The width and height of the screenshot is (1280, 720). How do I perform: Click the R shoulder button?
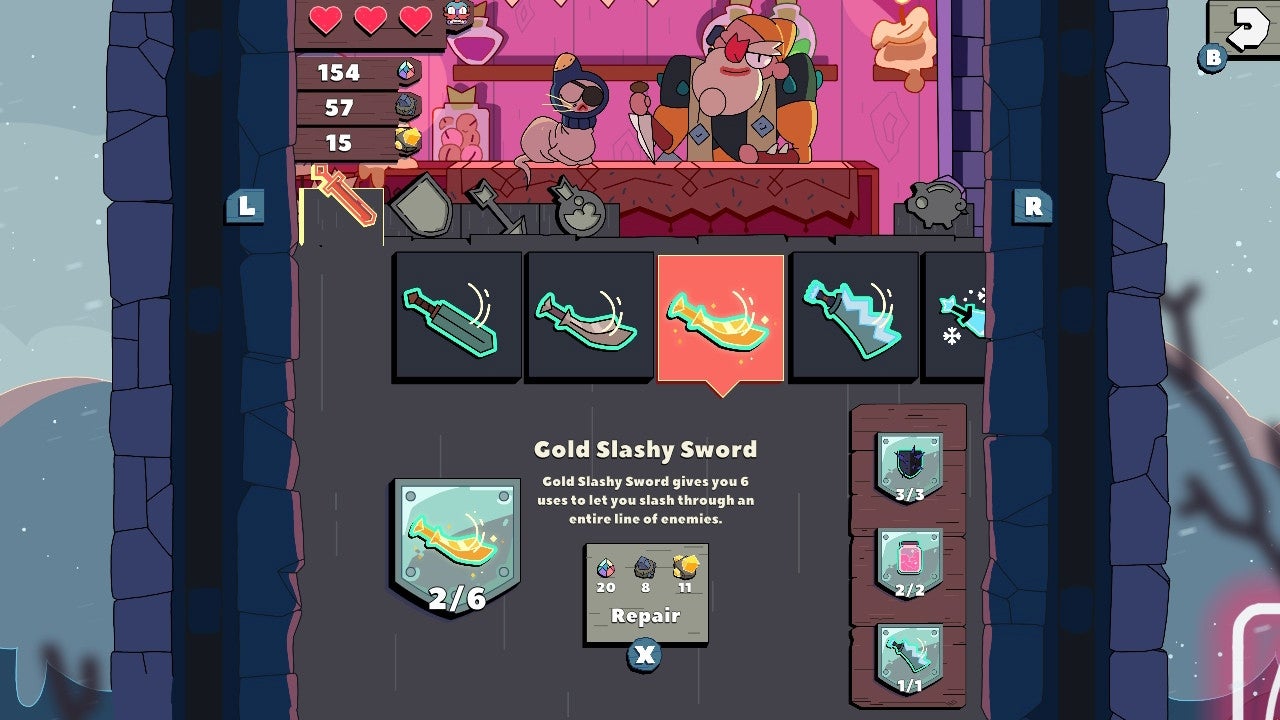tap(1032, 207)
